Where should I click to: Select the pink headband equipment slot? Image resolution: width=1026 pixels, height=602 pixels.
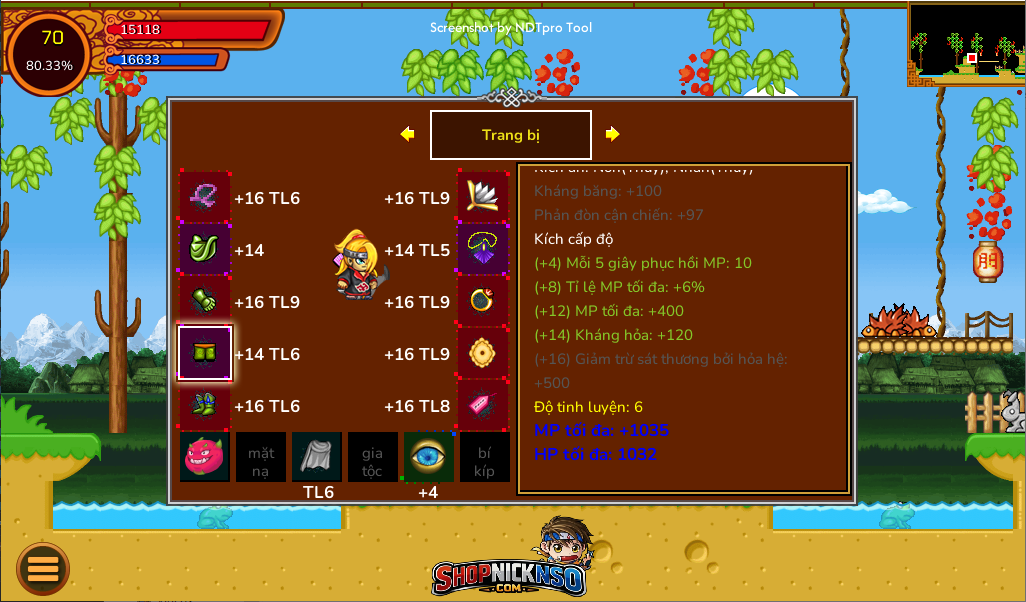[205, 197]
